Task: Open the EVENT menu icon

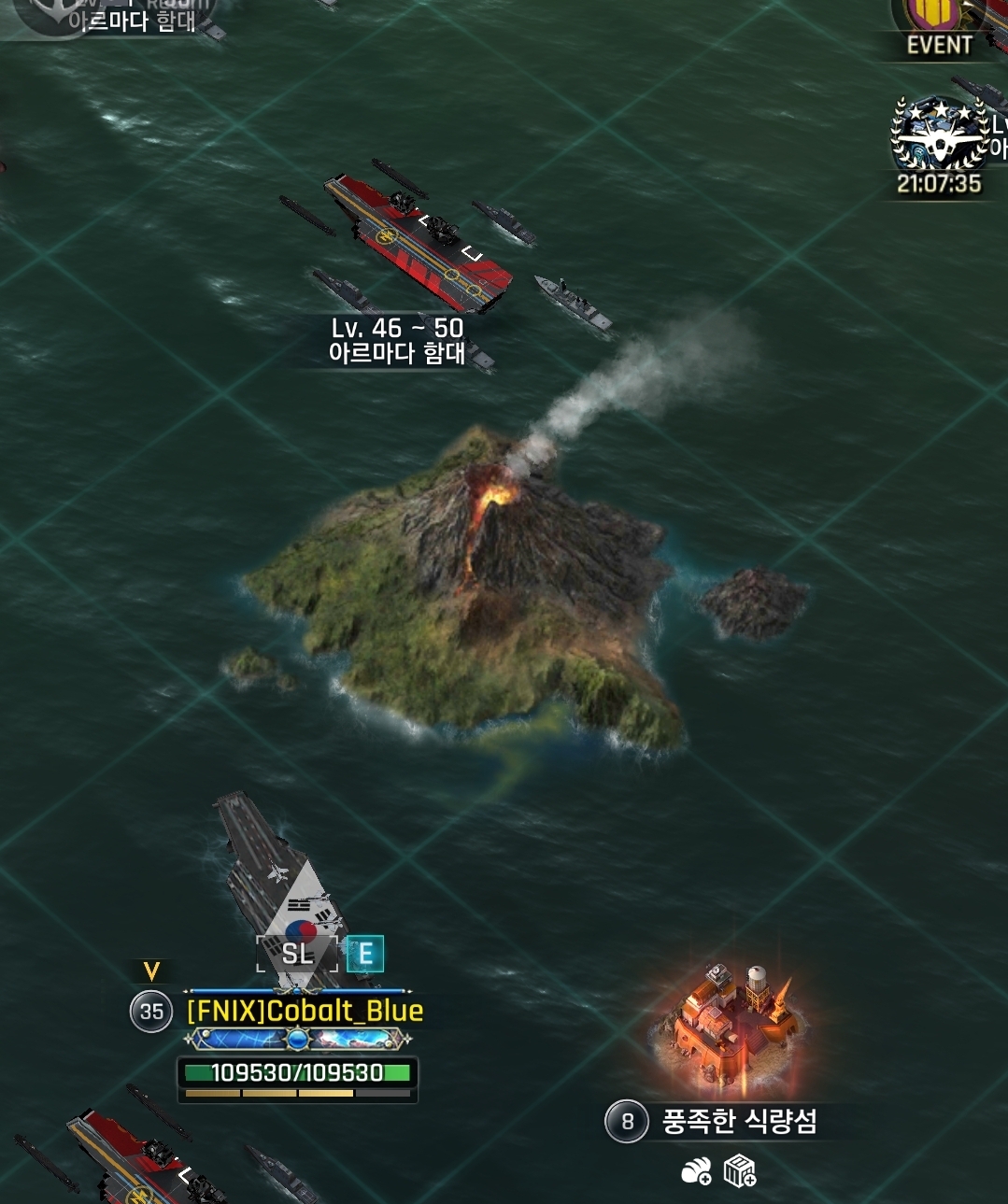Action: point(938,28)
